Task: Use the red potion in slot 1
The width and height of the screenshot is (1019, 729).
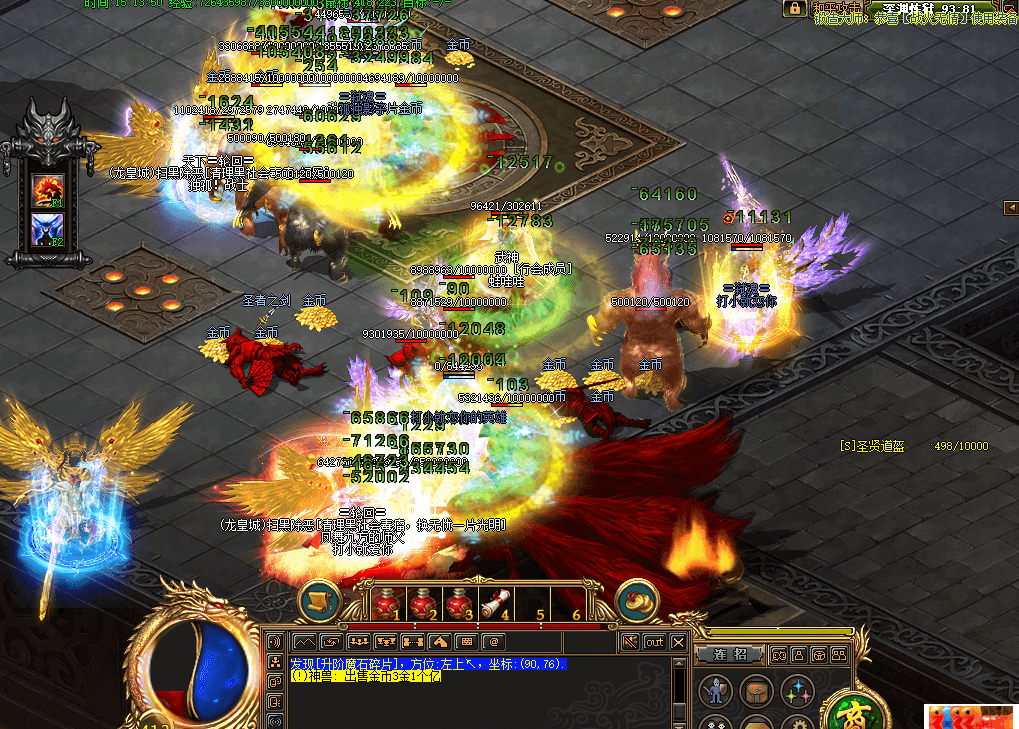Action: click(x=387, y=604)
